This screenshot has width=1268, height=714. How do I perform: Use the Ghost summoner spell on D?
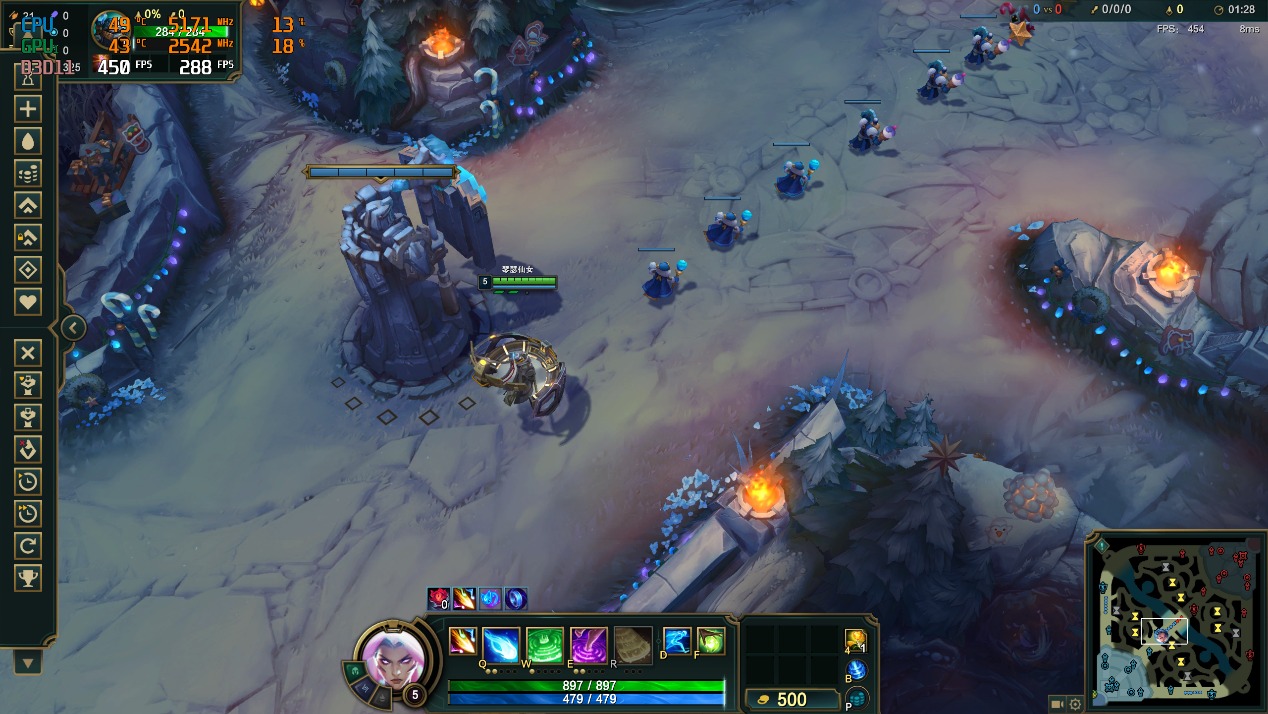[x=677, y=641]
